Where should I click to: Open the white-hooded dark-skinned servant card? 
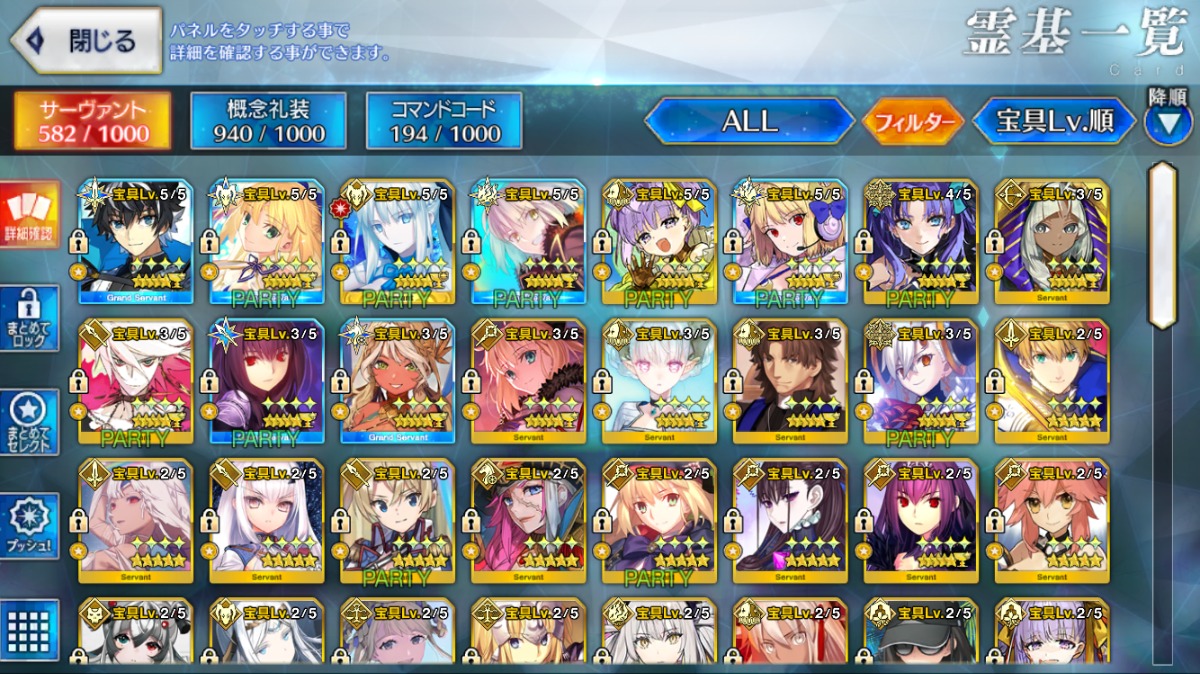click(1051, 242)
